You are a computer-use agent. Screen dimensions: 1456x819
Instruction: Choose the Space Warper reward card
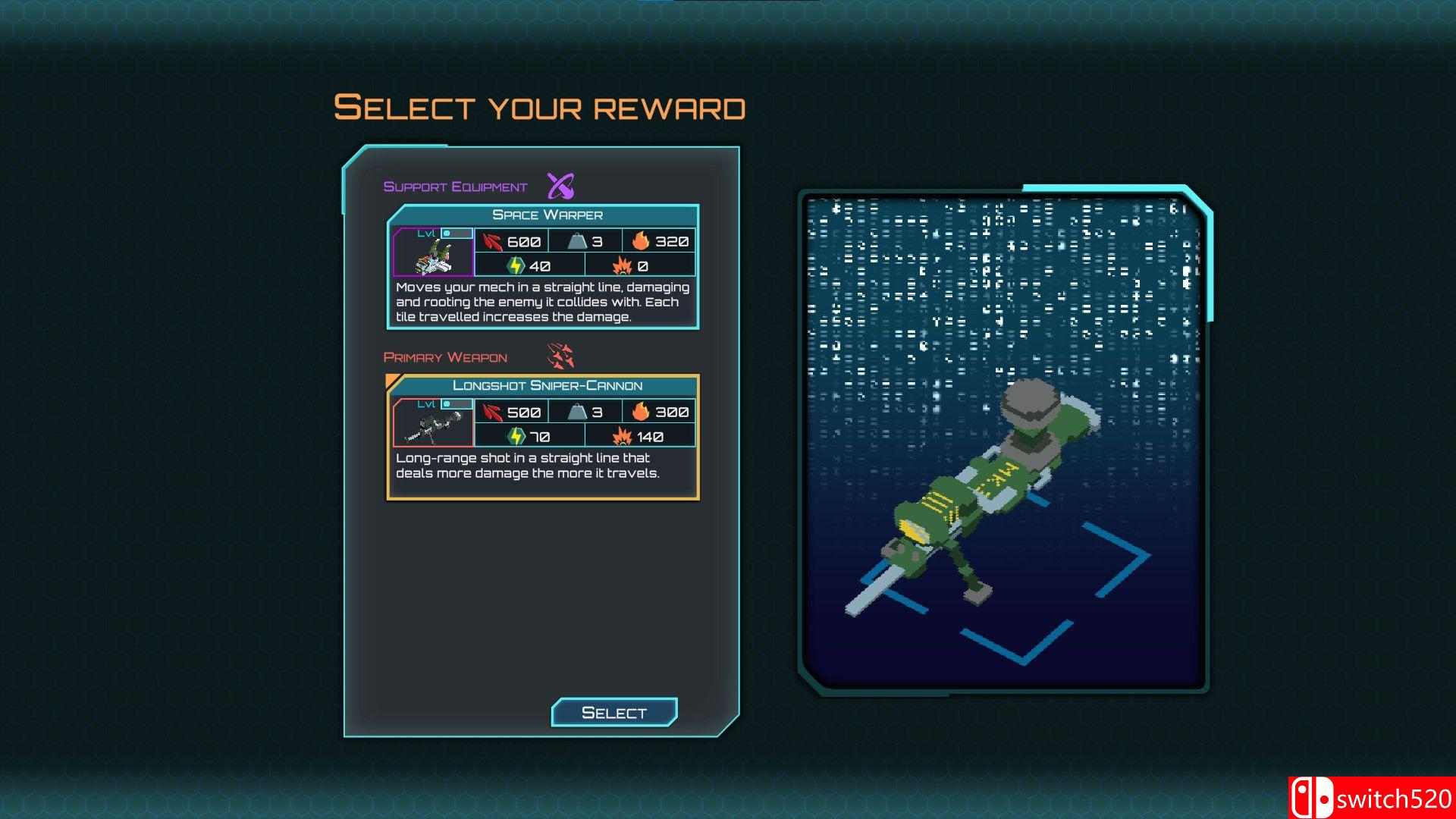point(543,266)
